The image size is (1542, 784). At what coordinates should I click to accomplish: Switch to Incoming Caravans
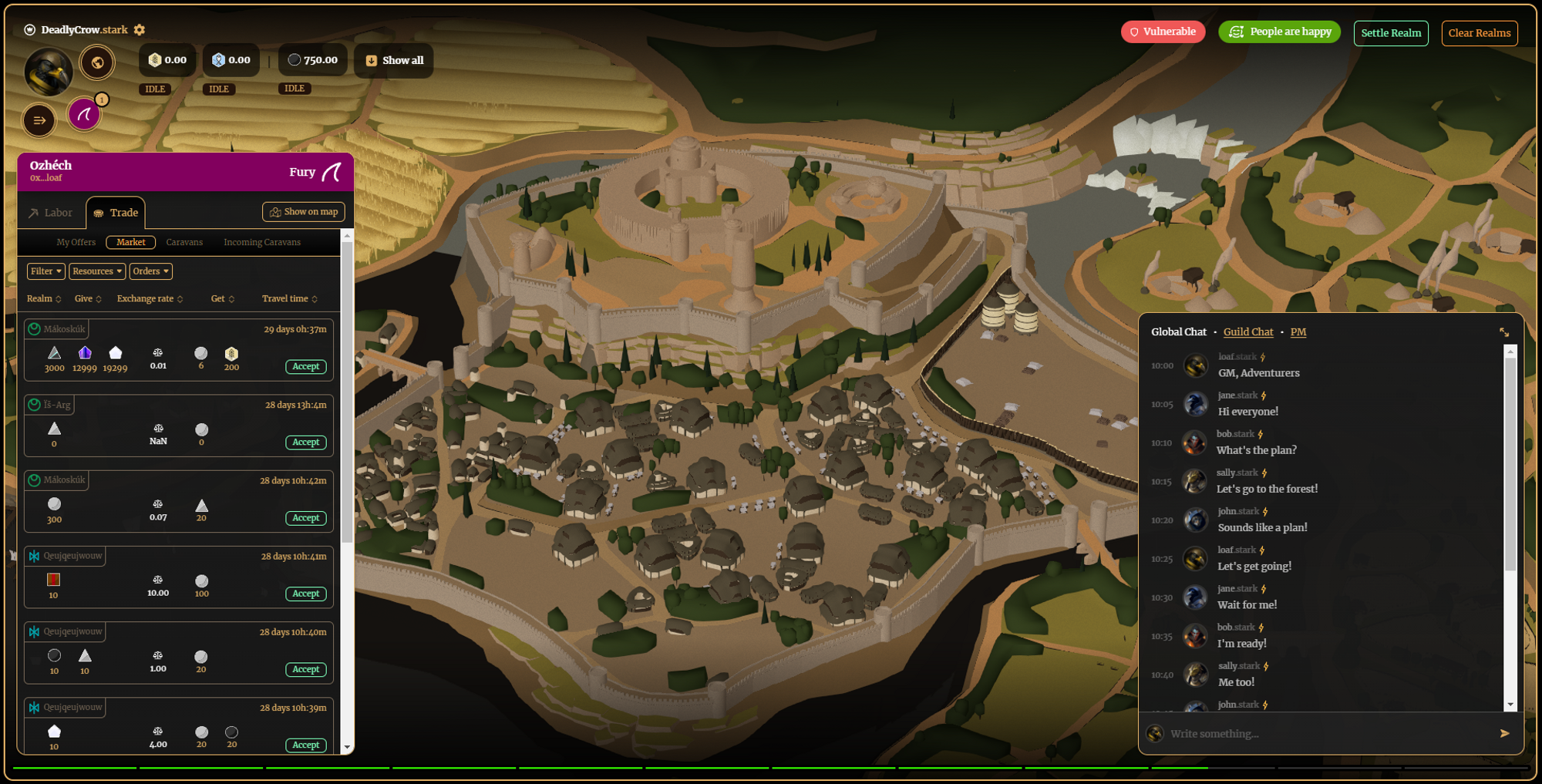(x=262, y=242)
